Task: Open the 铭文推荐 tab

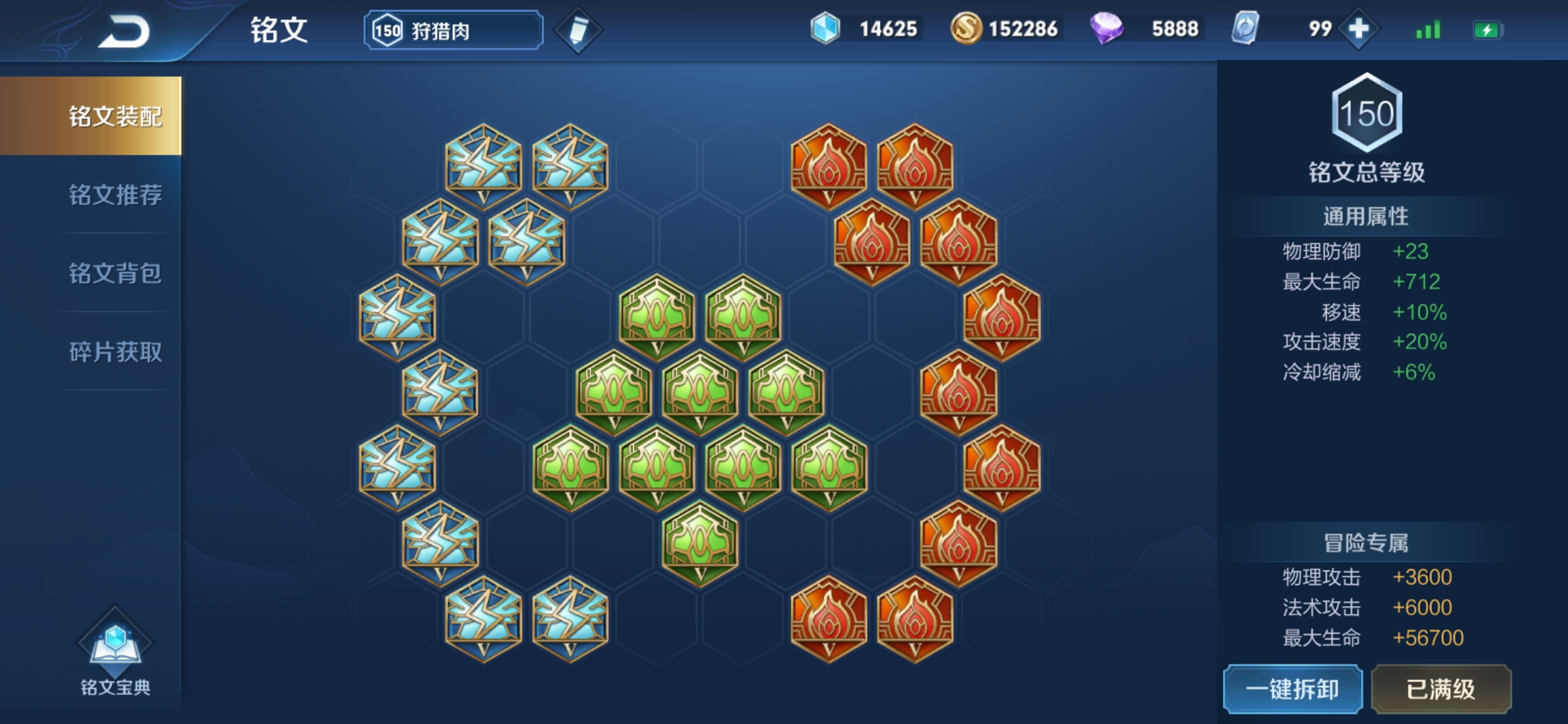Action: pos(115,194)
